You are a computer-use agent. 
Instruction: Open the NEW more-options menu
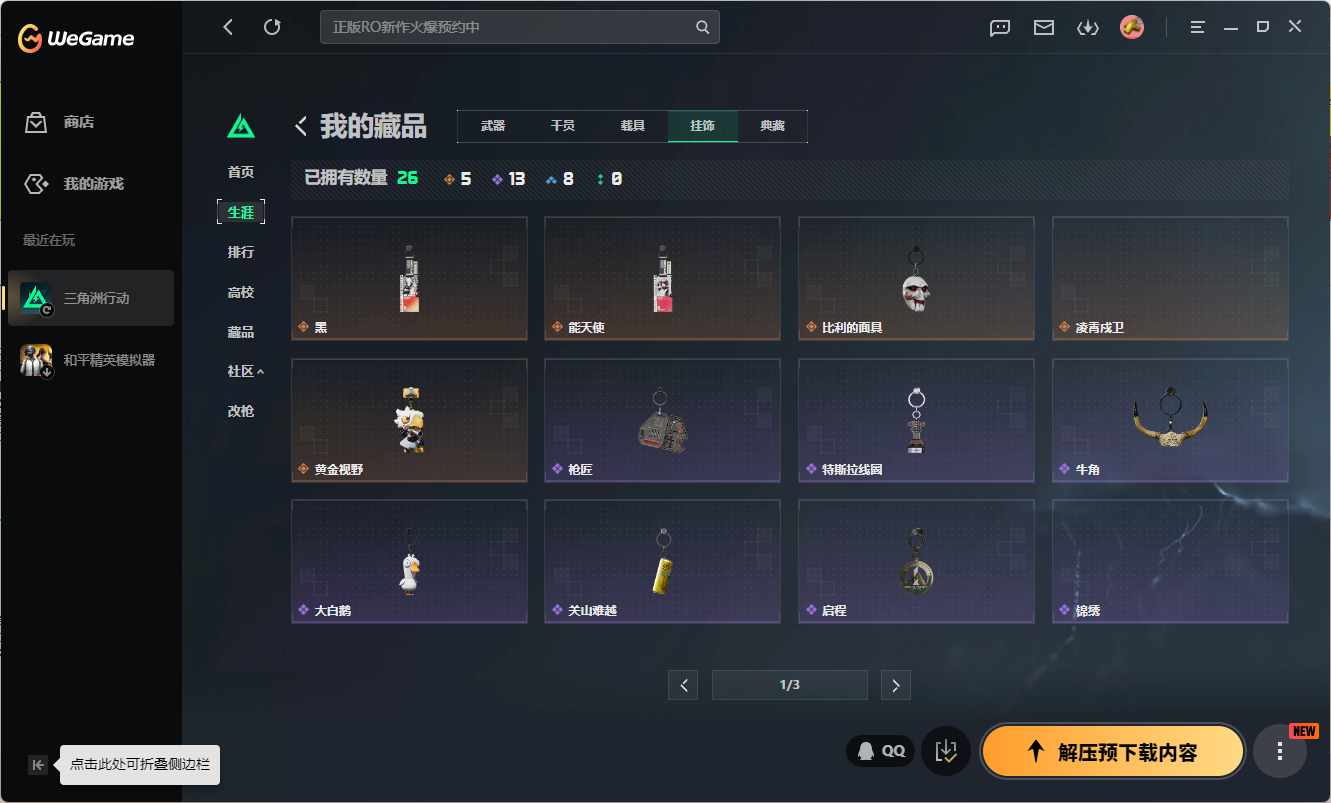pyautogui.click(x=1280, y=751)
